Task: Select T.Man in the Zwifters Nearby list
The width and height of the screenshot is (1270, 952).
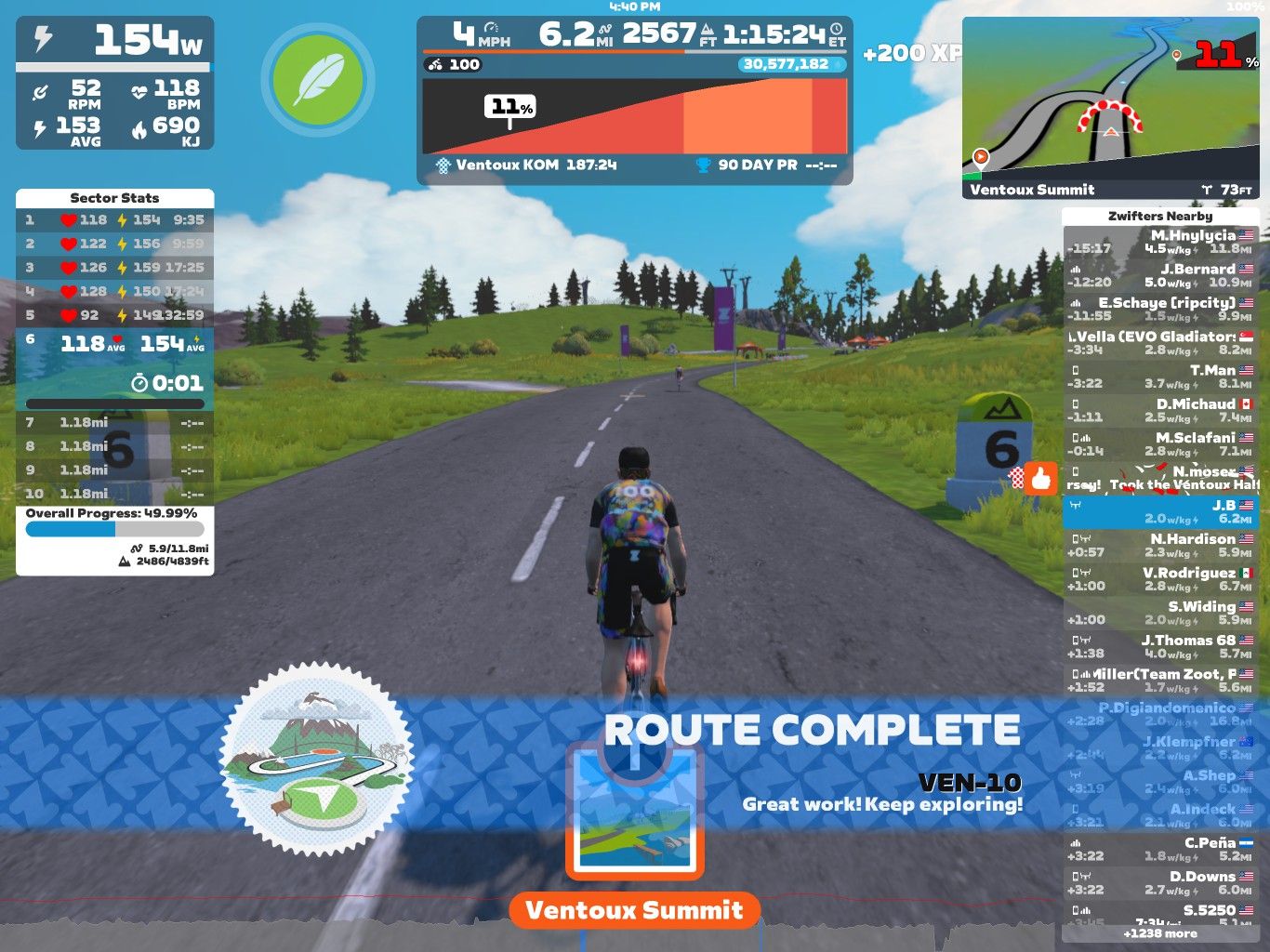Action: pyautogui.click(x=1159, y=377)
